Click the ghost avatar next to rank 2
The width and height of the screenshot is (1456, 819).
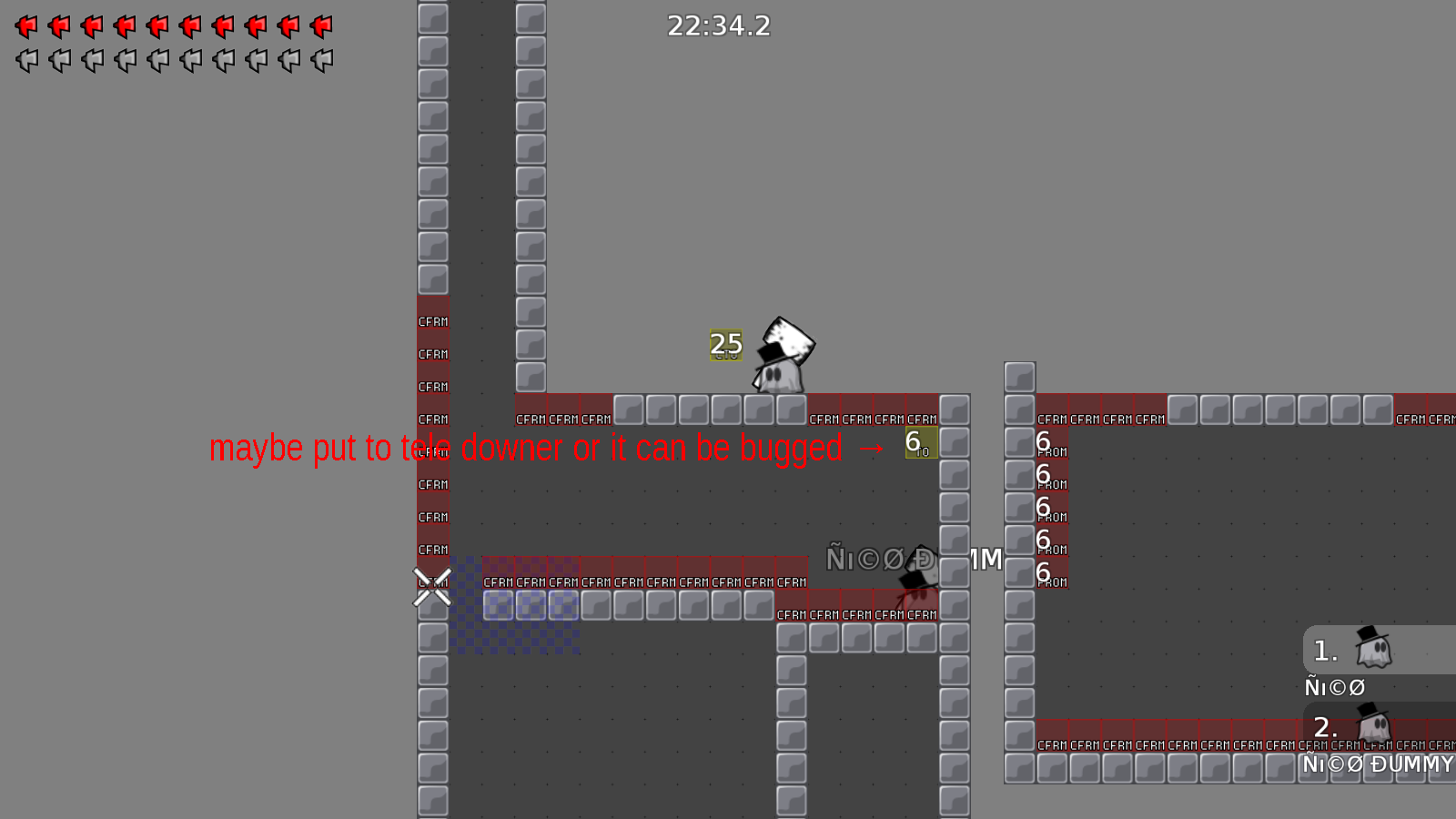pyautogui.click(x=1376, y=726)
